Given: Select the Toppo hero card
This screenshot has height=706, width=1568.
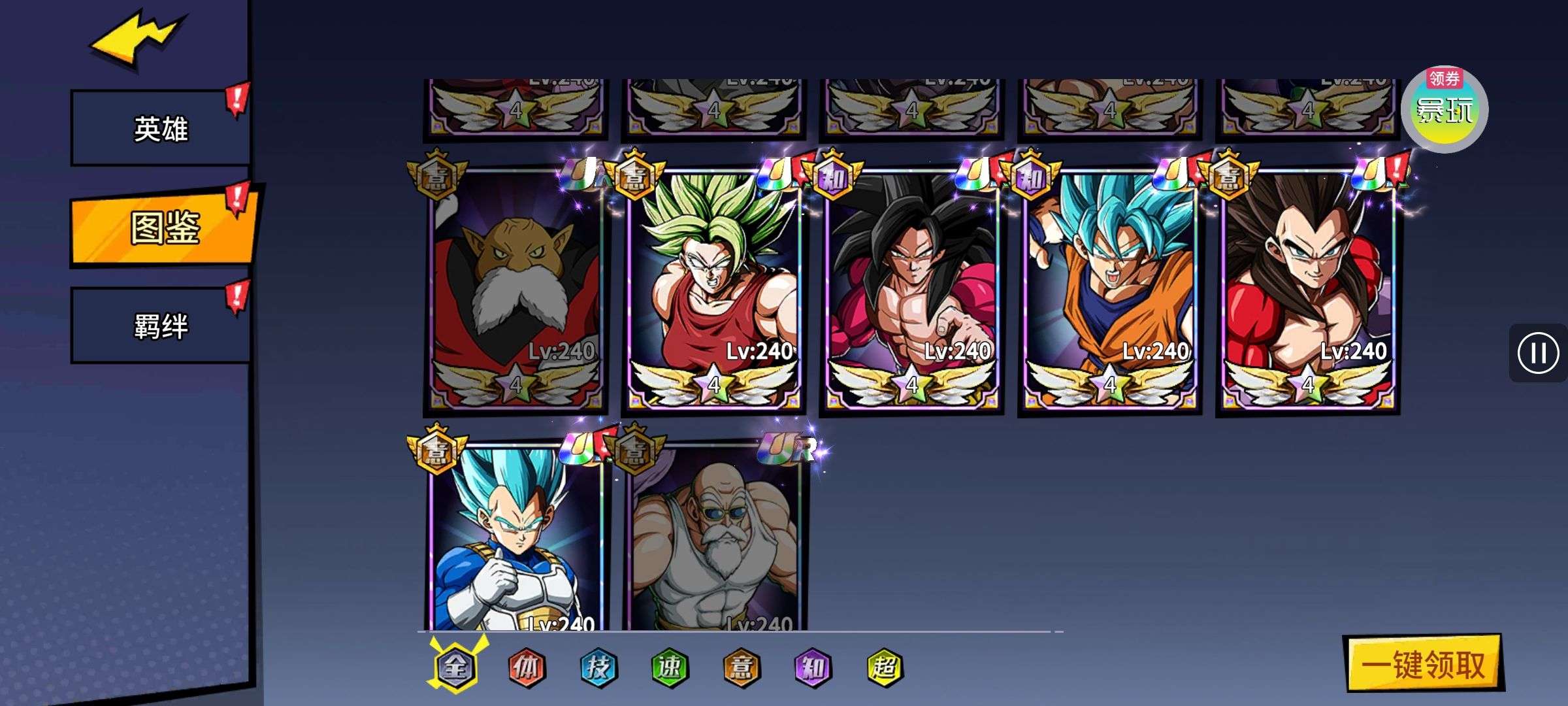Looking at the screenshot, I should (x=515, y=288).
